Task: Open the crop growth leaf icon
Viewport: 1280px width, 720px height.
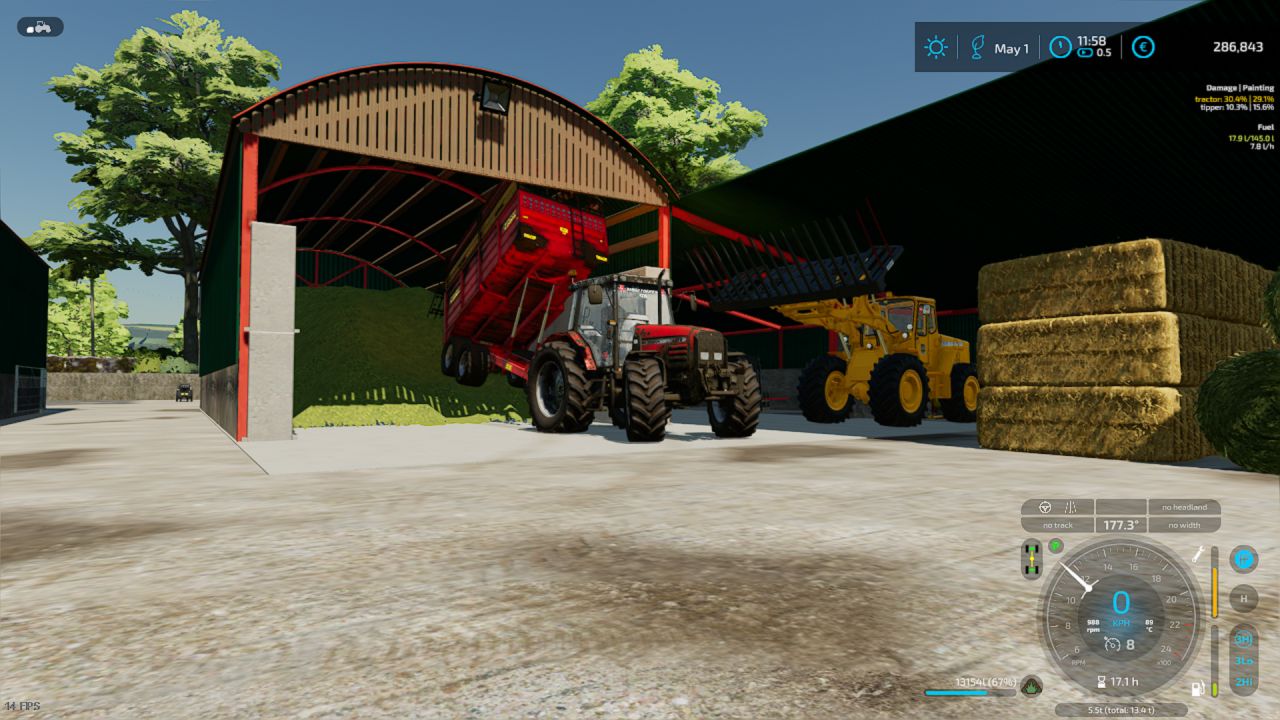Action: click(978, 47)
